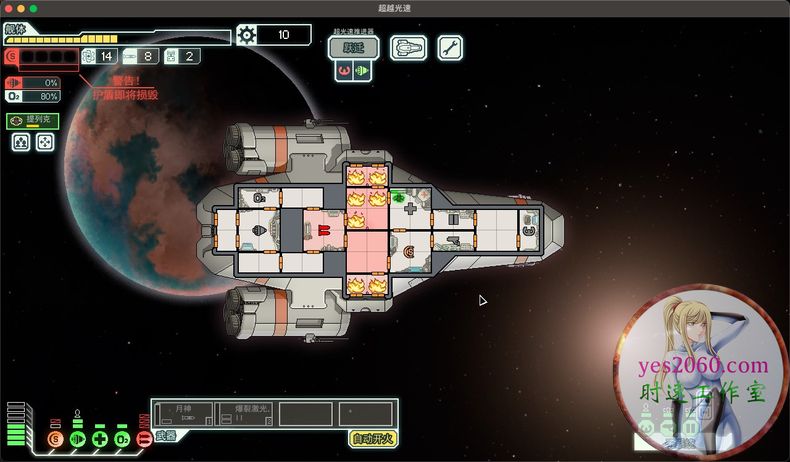
Task: Power the medbay cross system icon
Action: pos(100,438)
